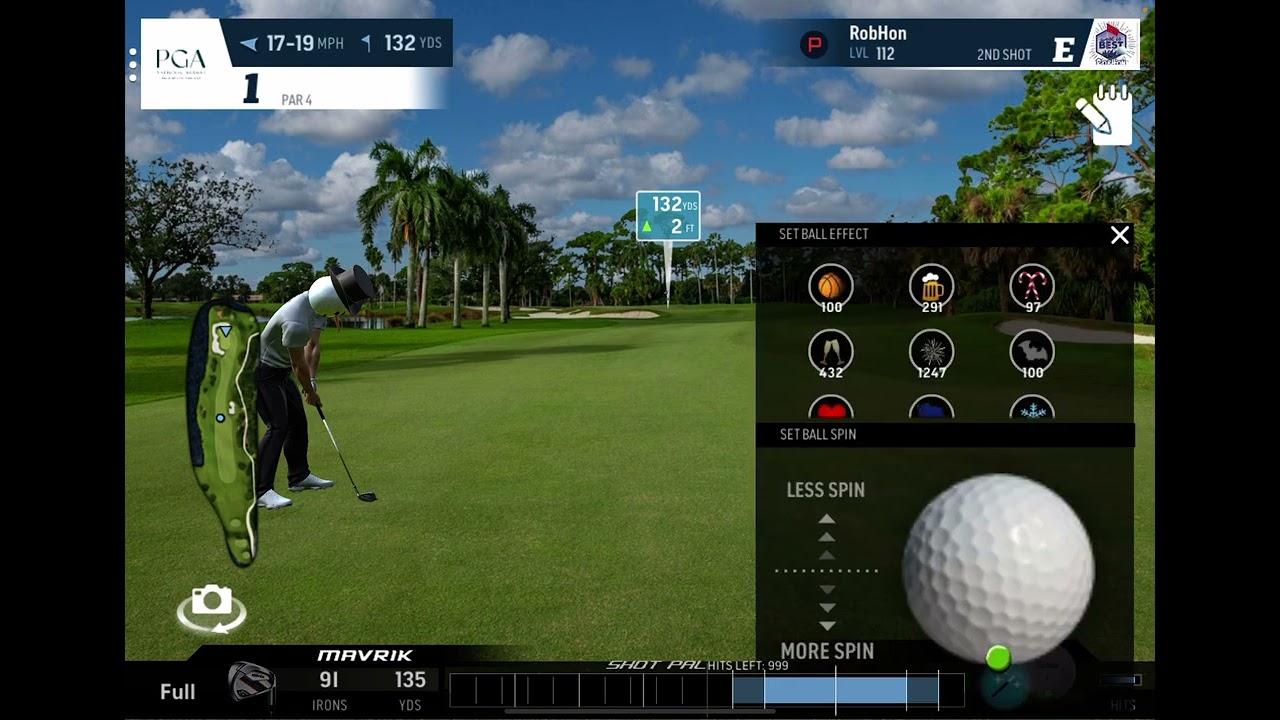Select the basketball ball effect
Screen dimensions: 1280x720
[x=831, y=286]
